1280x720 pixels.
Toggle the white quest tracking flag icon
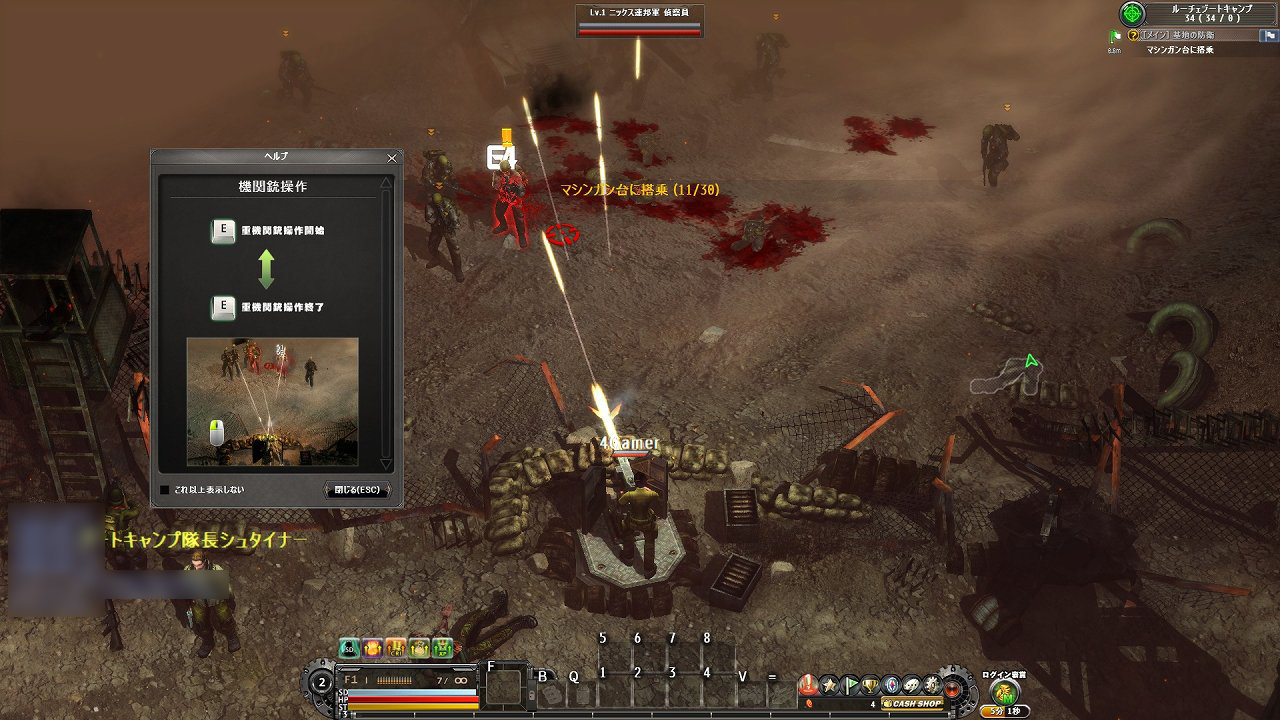1269,36
